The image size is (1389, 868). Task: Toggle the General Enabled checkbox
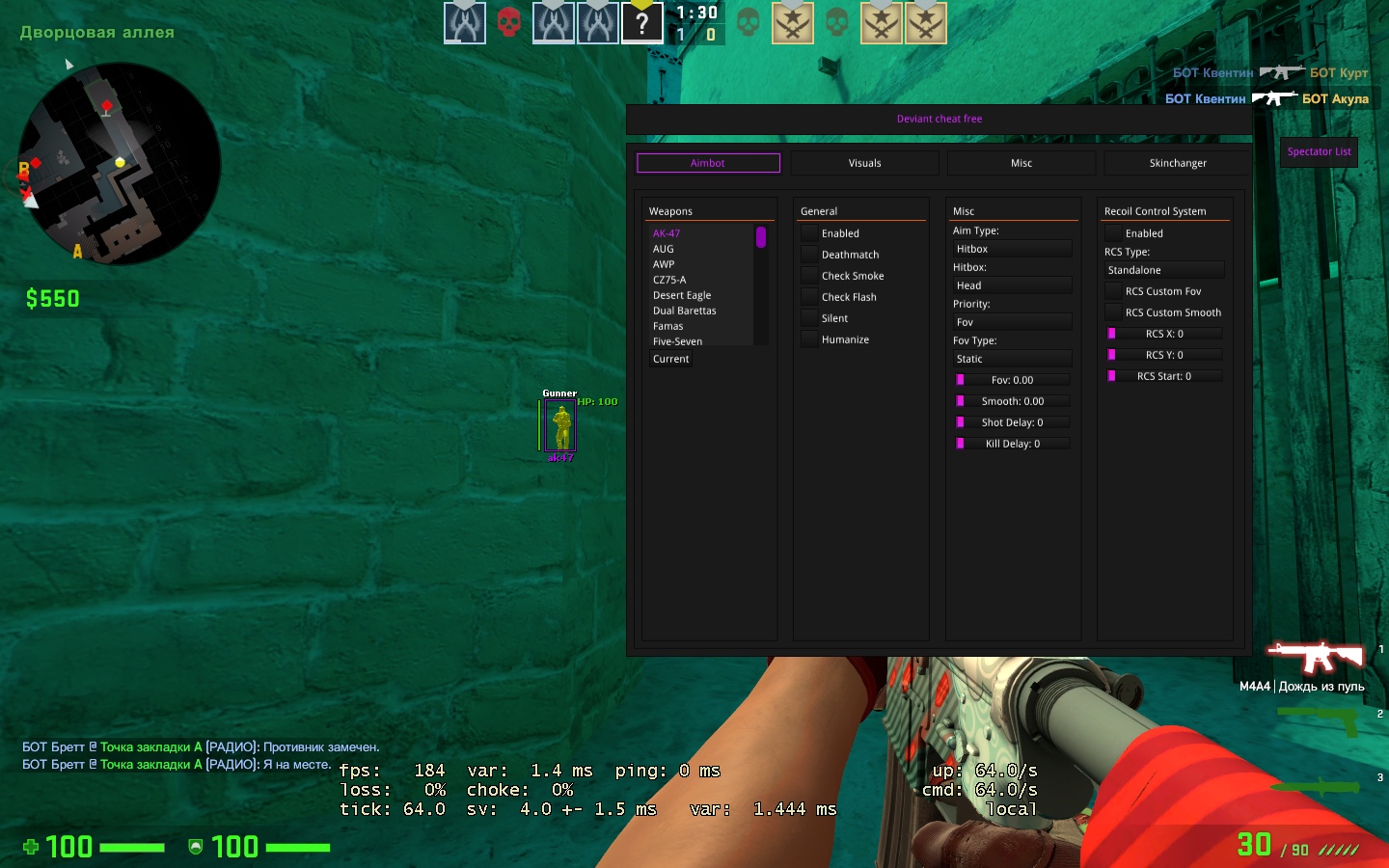[810, 233]
